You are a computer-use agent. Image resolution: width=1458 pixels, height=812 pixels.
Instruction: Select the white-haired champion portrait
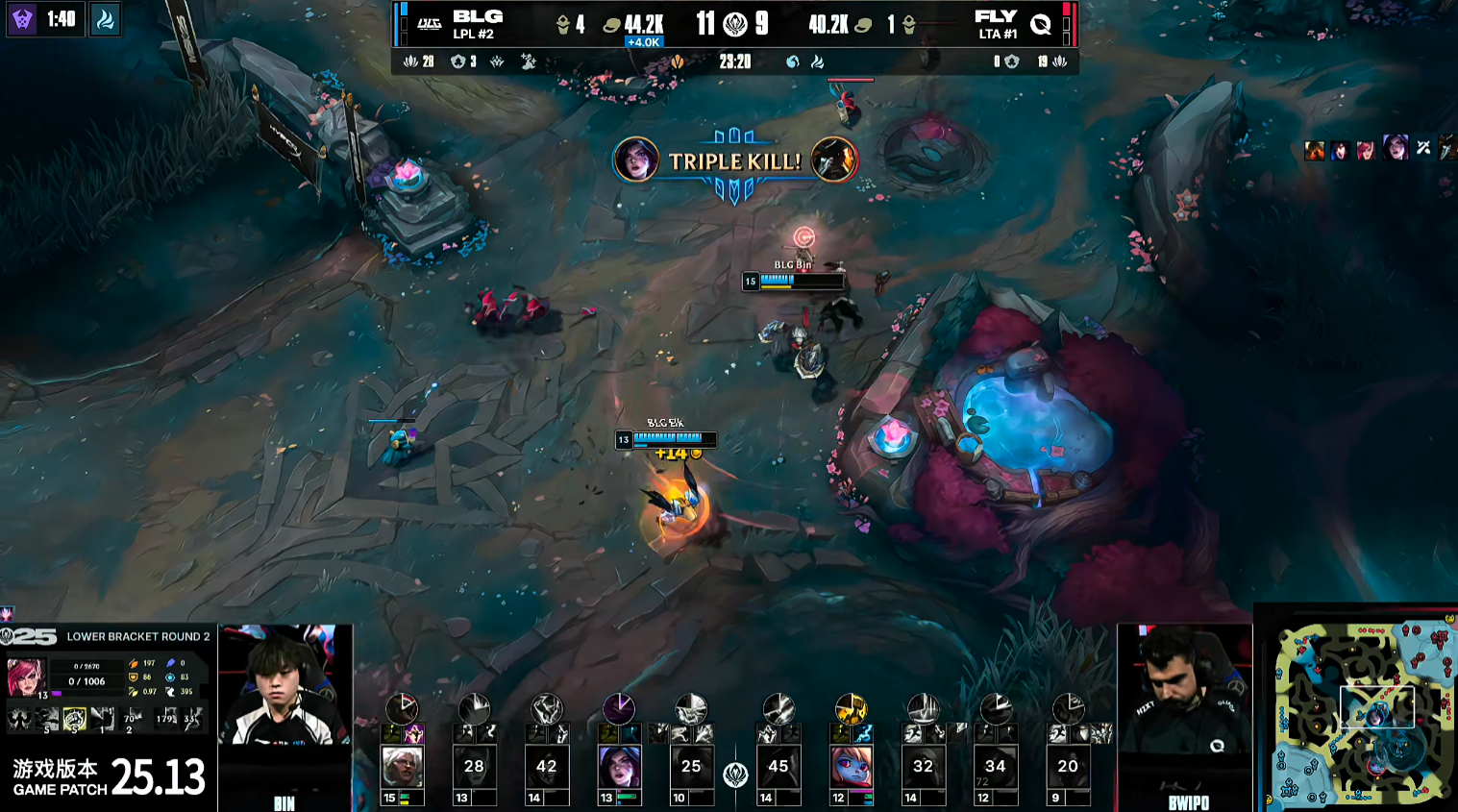pos(402,767)
